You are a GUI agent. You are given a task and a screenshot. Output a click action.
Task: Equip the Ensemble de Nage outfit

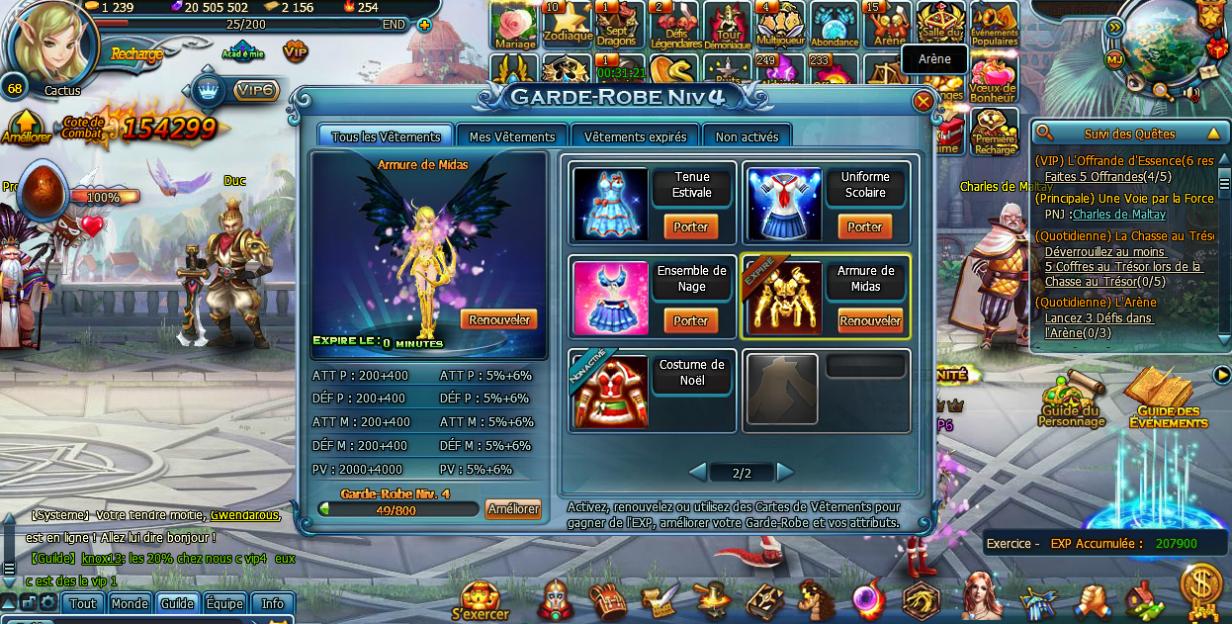point(690,321)
